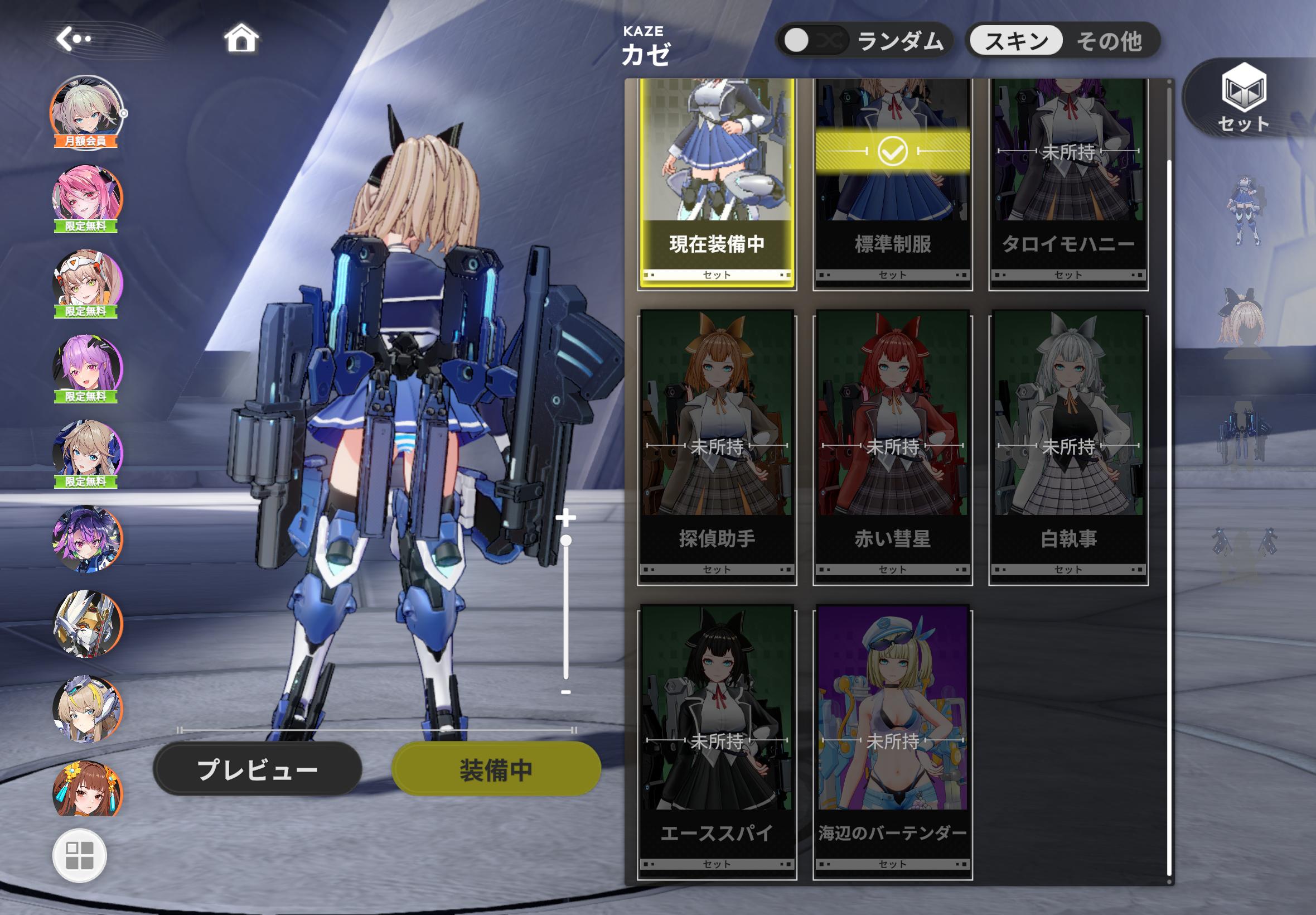Switch to the その他 tab

(x=1113, y=41)
